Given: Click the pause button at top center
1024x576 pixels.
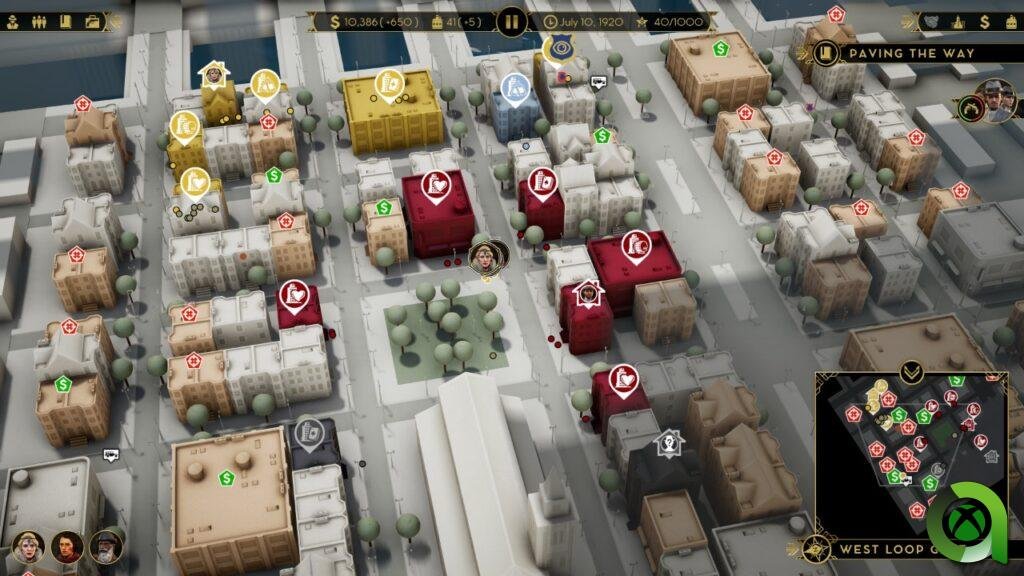Looking at the screenshot, I should click(511, 21).
